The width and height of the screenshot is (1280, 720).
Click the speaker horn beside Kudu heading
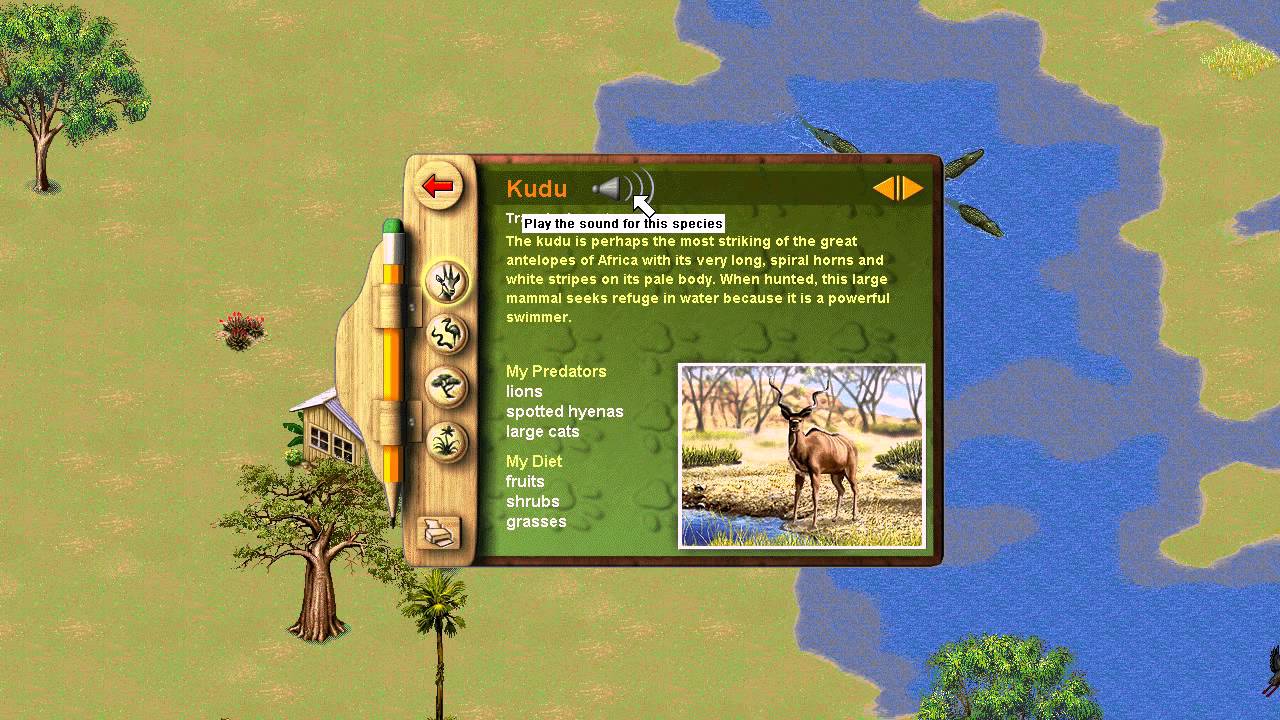610,188
